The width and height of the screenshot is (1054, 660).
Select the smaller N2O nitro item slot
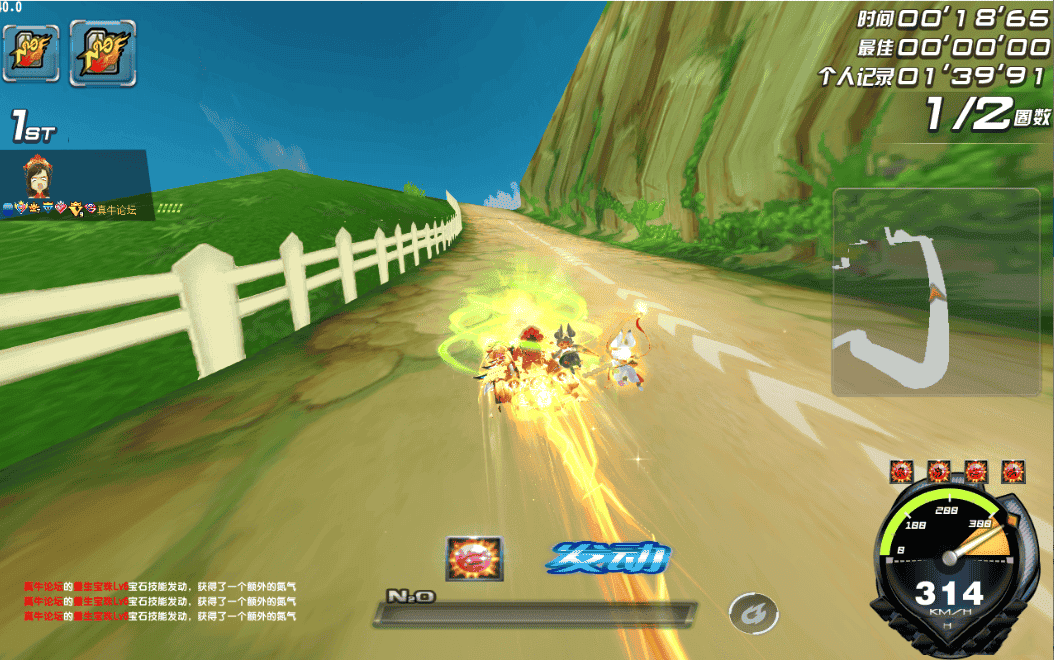pos(31,52)
